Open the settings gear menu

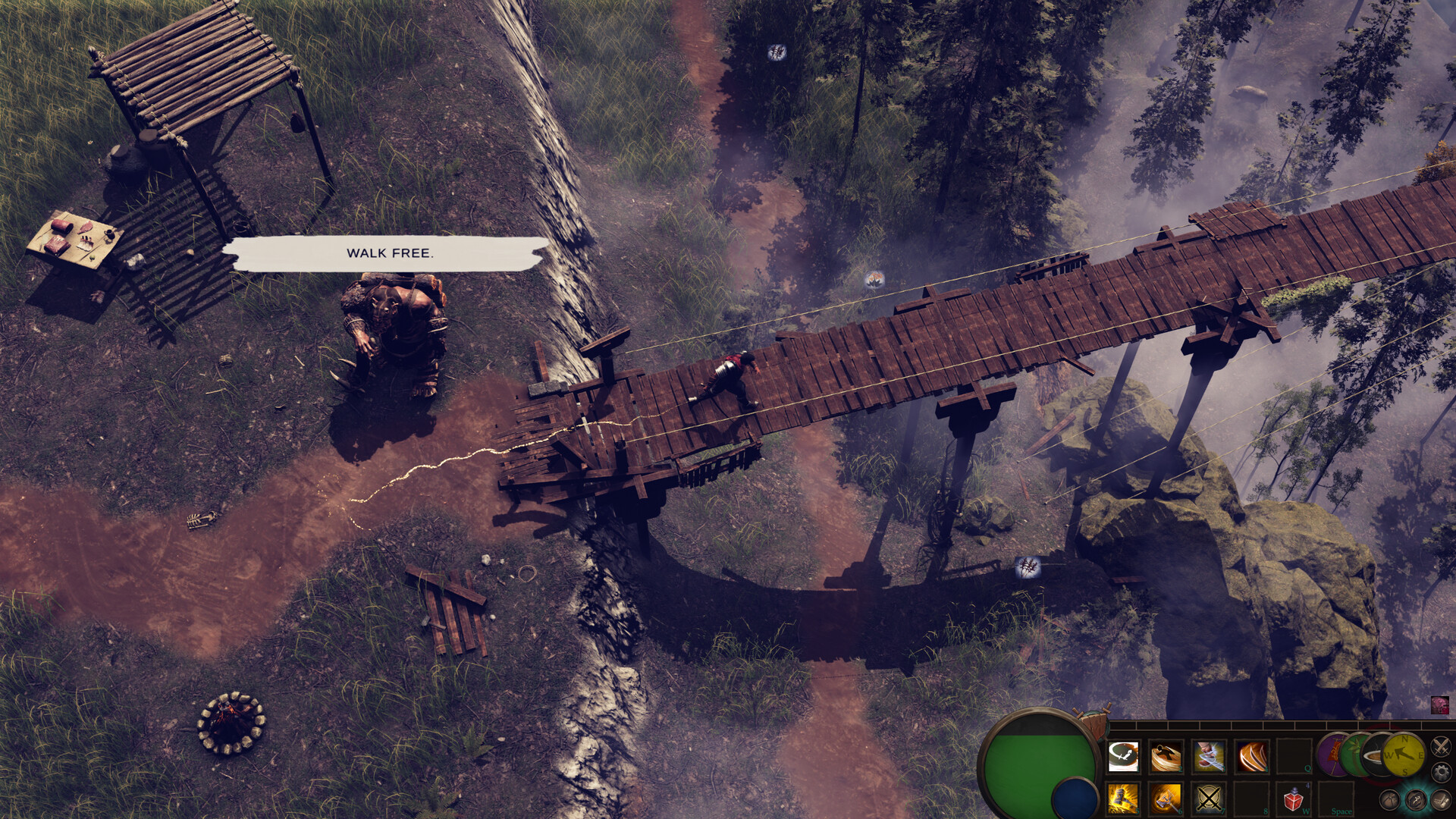pos(1440,770)
